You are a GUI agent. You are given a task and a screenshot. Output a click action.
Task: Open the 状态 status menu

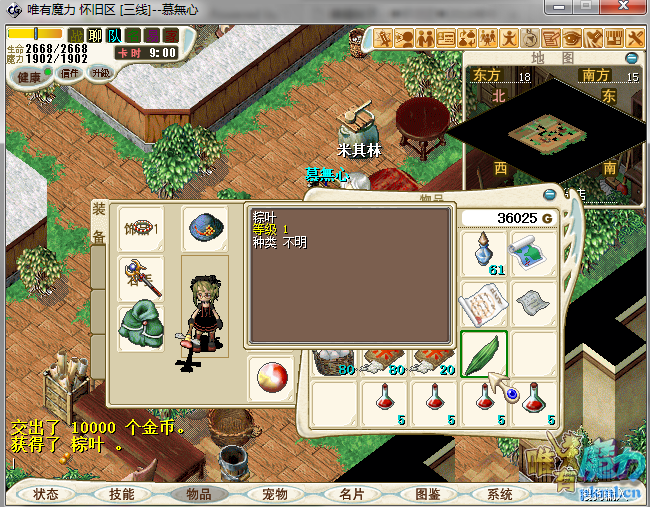point(46,494)
